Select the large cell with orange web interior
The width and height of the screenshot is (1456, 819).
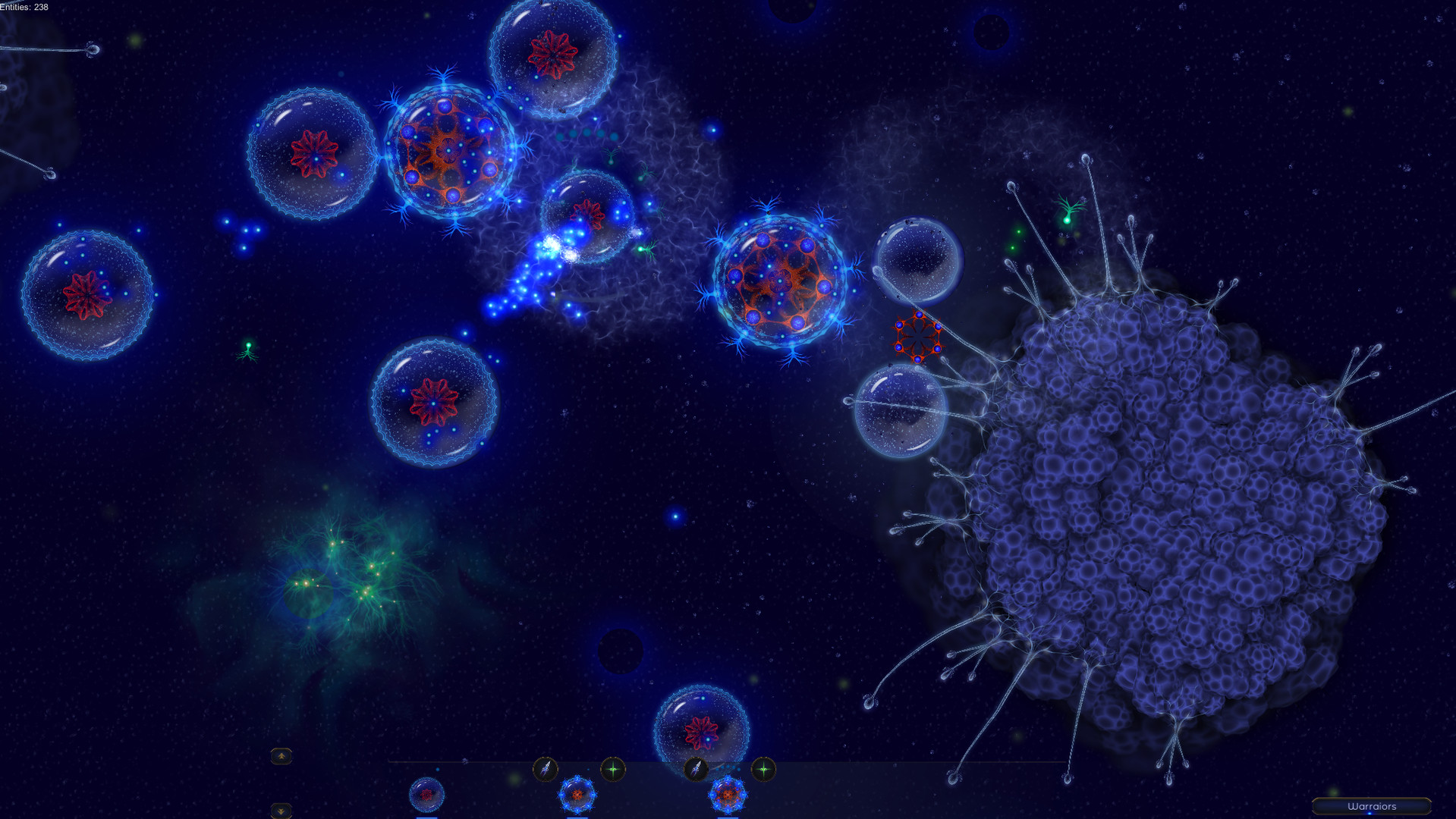point(448,152)
